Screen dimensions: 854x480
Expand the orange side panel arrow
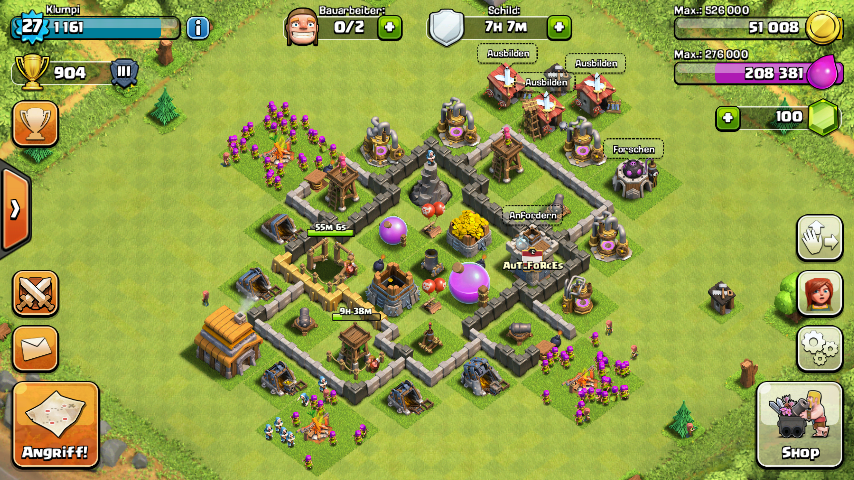15,209
